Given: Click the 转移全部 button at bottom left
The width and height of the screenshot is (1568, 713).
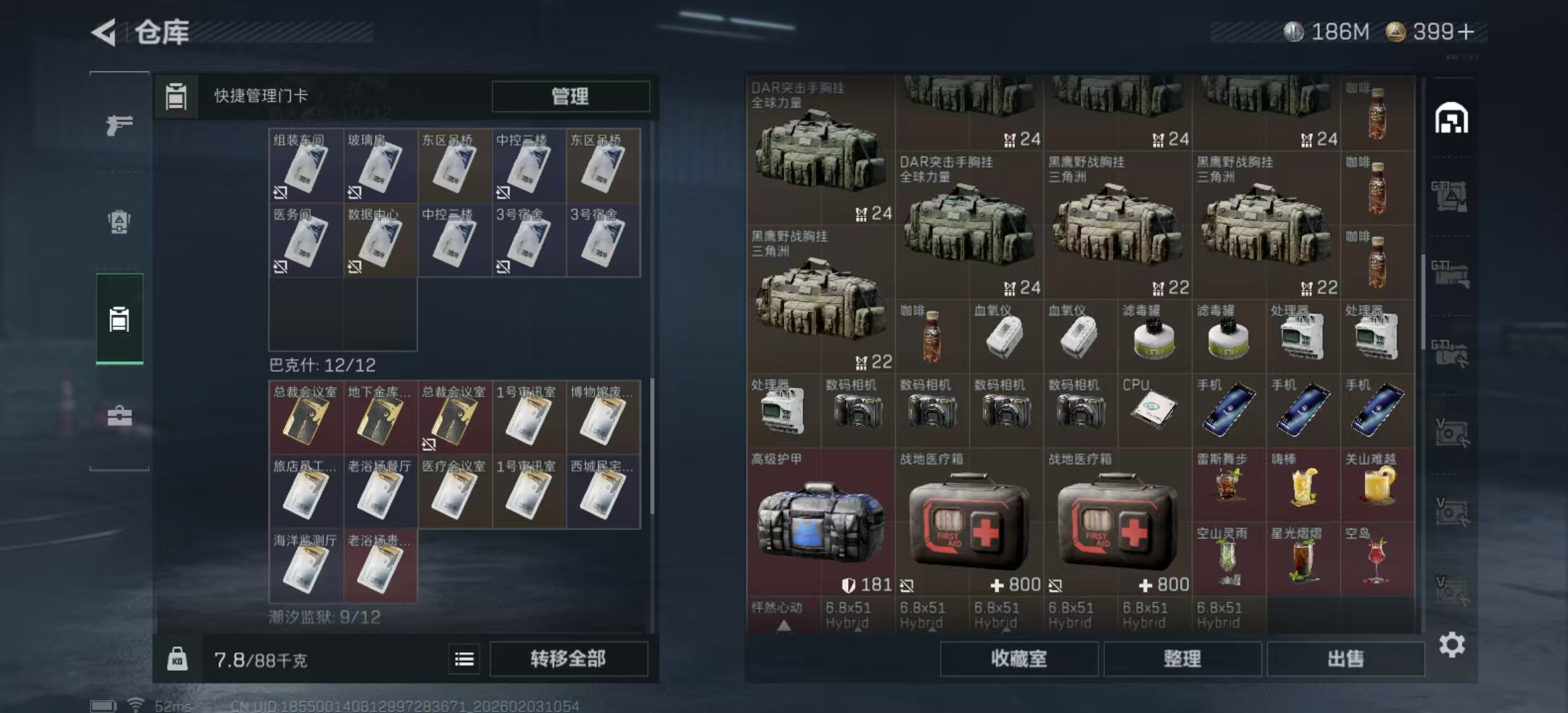Looking at the screenshot, I should point(569,658).
